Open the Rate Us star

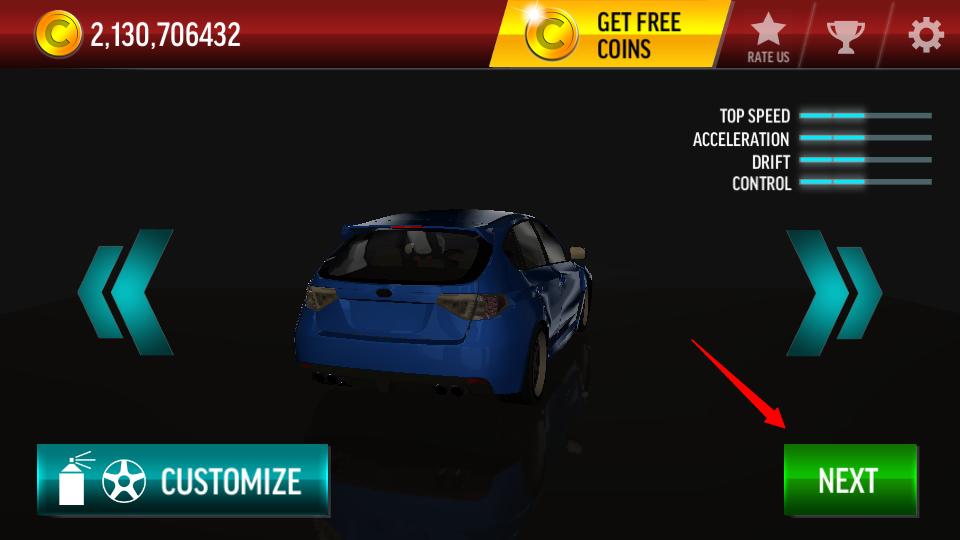tap(768, 37)
